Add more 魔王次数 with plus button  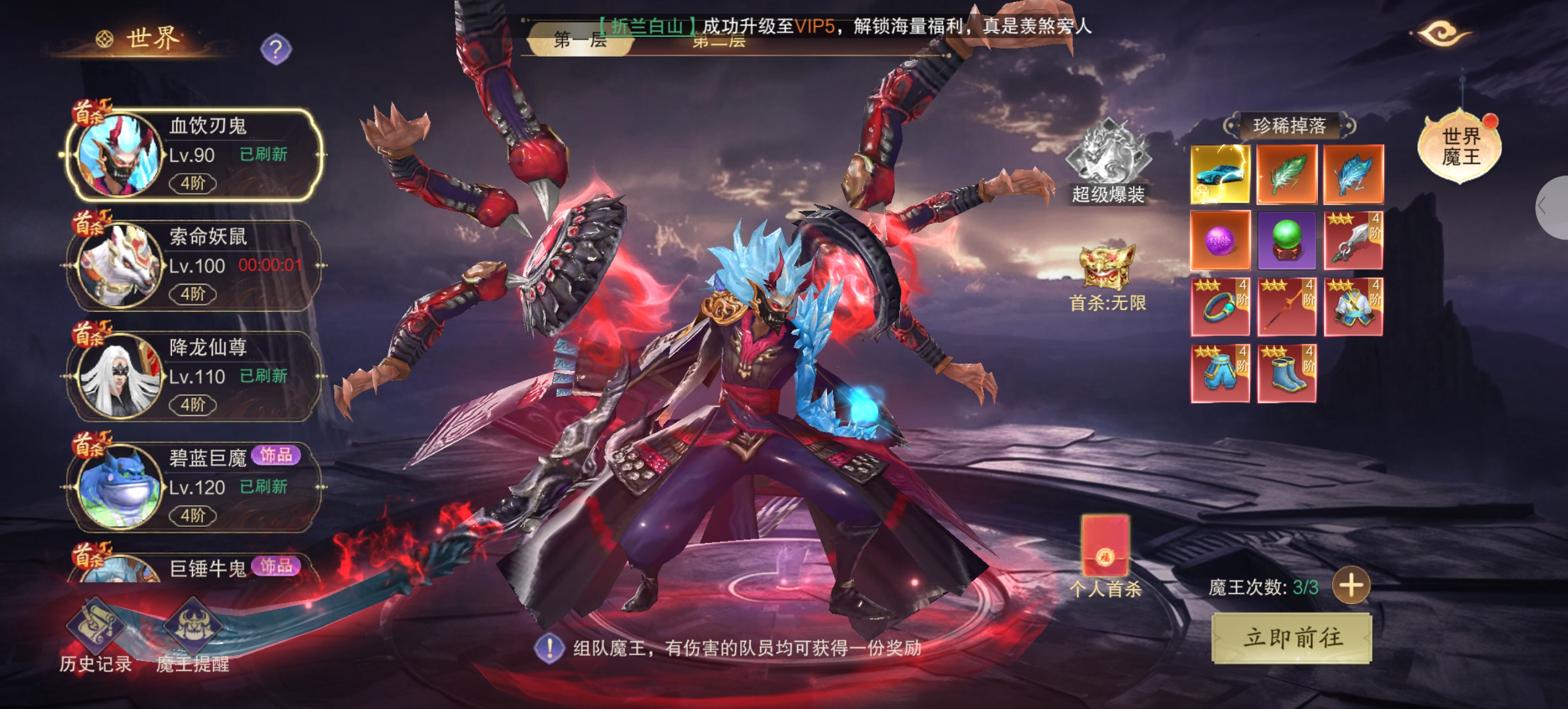point(1352,586)
